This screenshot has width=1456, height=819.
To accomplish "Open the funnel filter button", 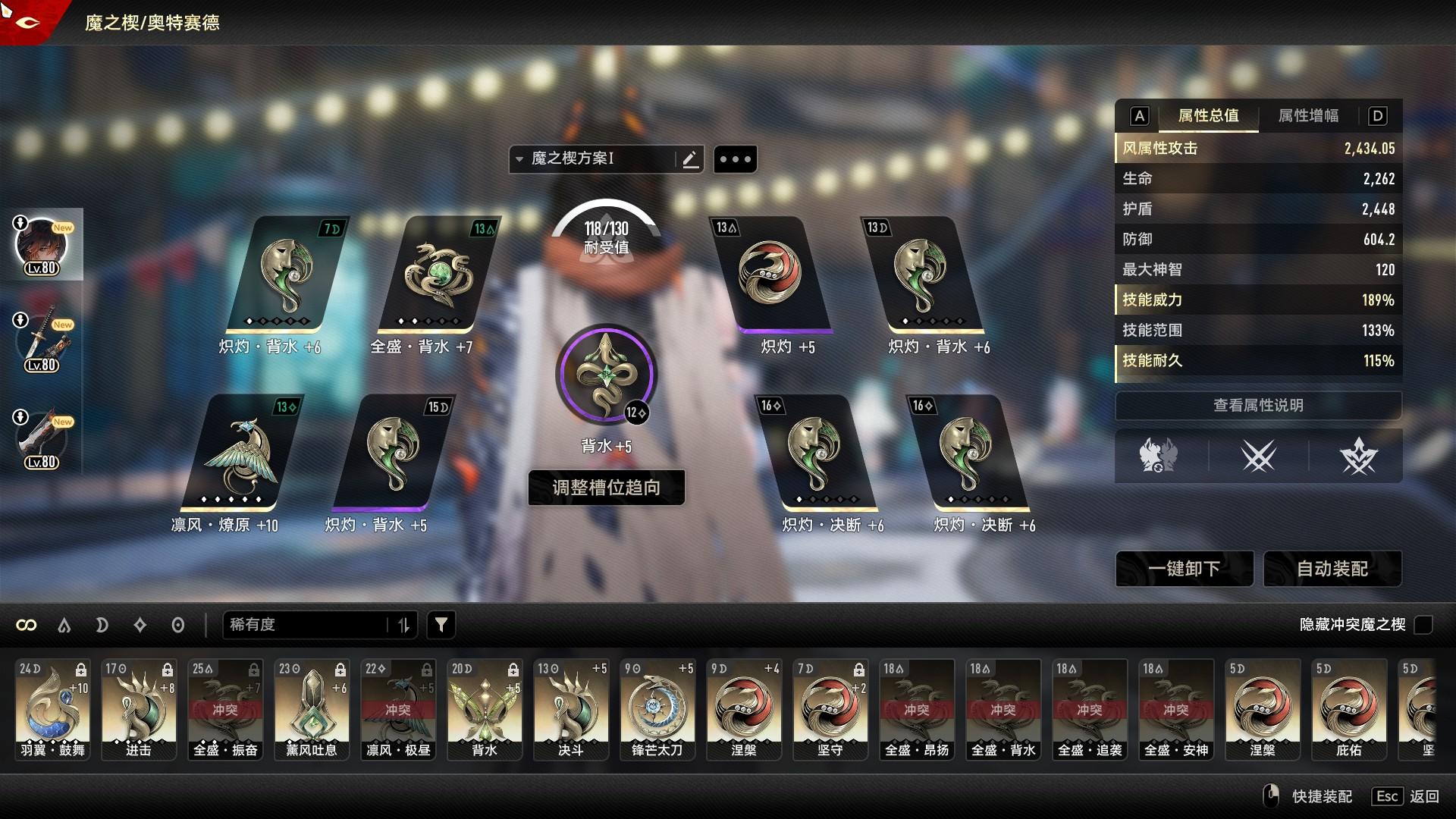I will click(441, 625).
